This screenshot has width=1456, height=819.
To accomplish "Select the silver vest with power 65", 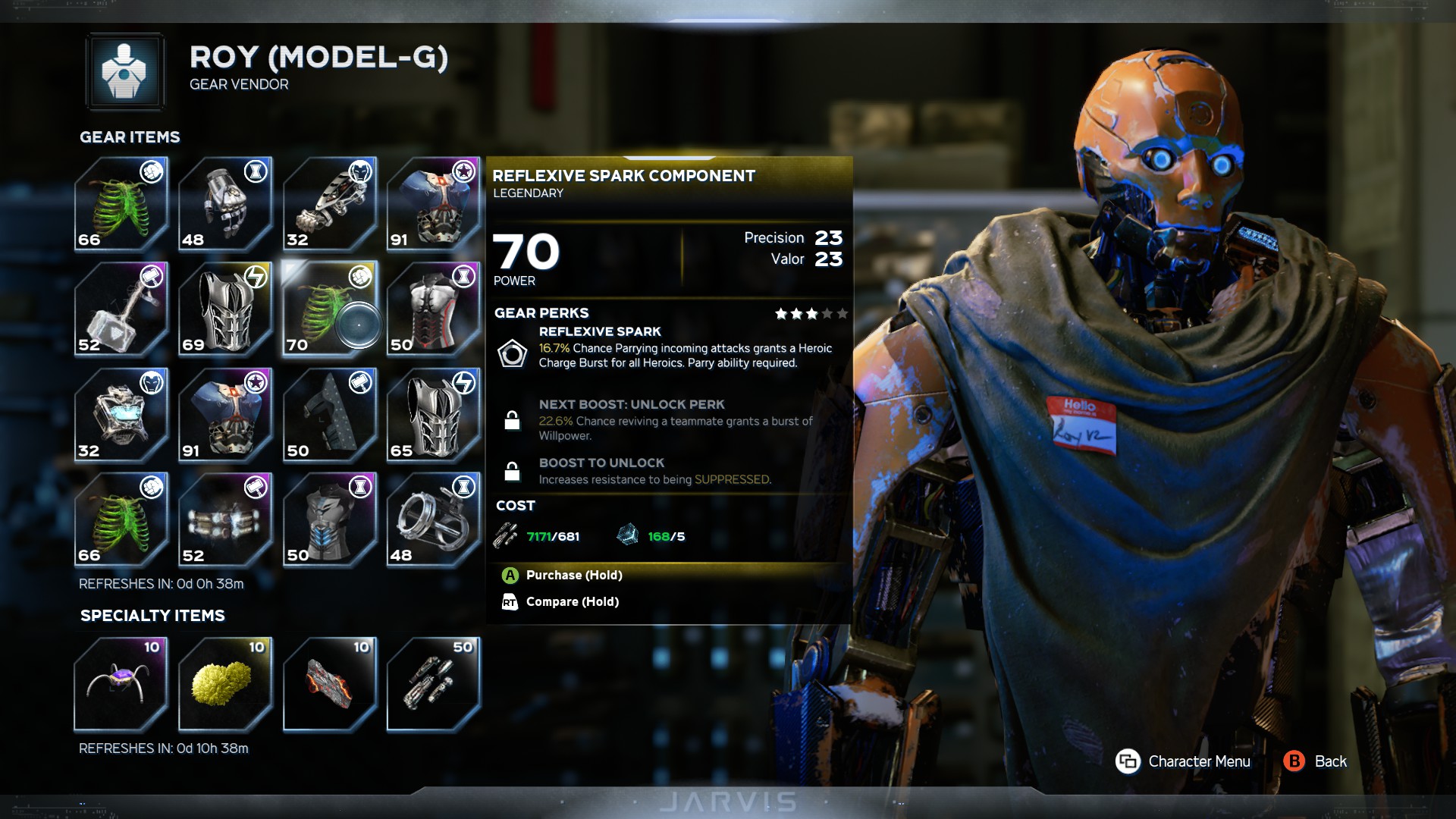I will point(433,415).
